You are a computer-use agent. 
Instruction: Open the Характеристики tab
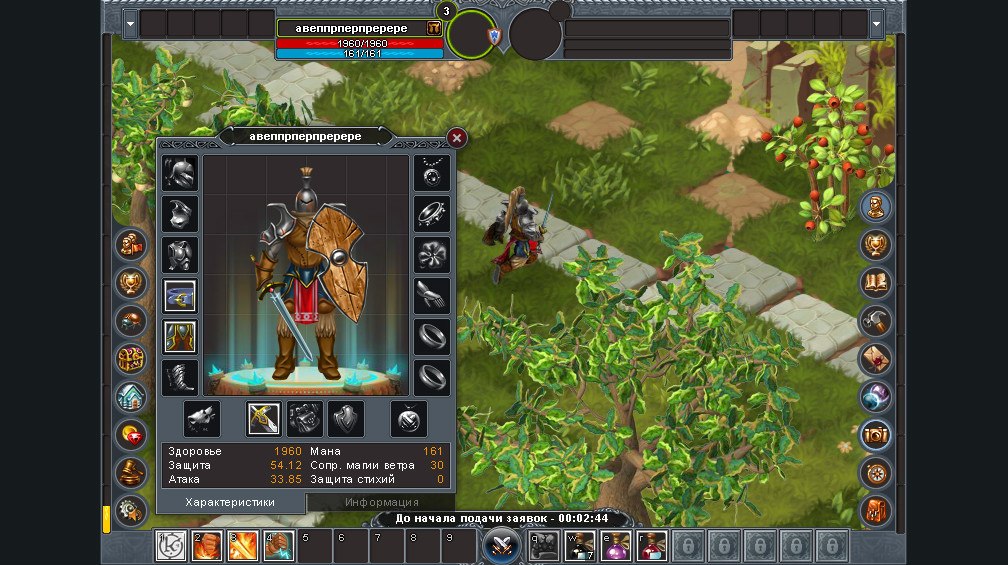230,502
